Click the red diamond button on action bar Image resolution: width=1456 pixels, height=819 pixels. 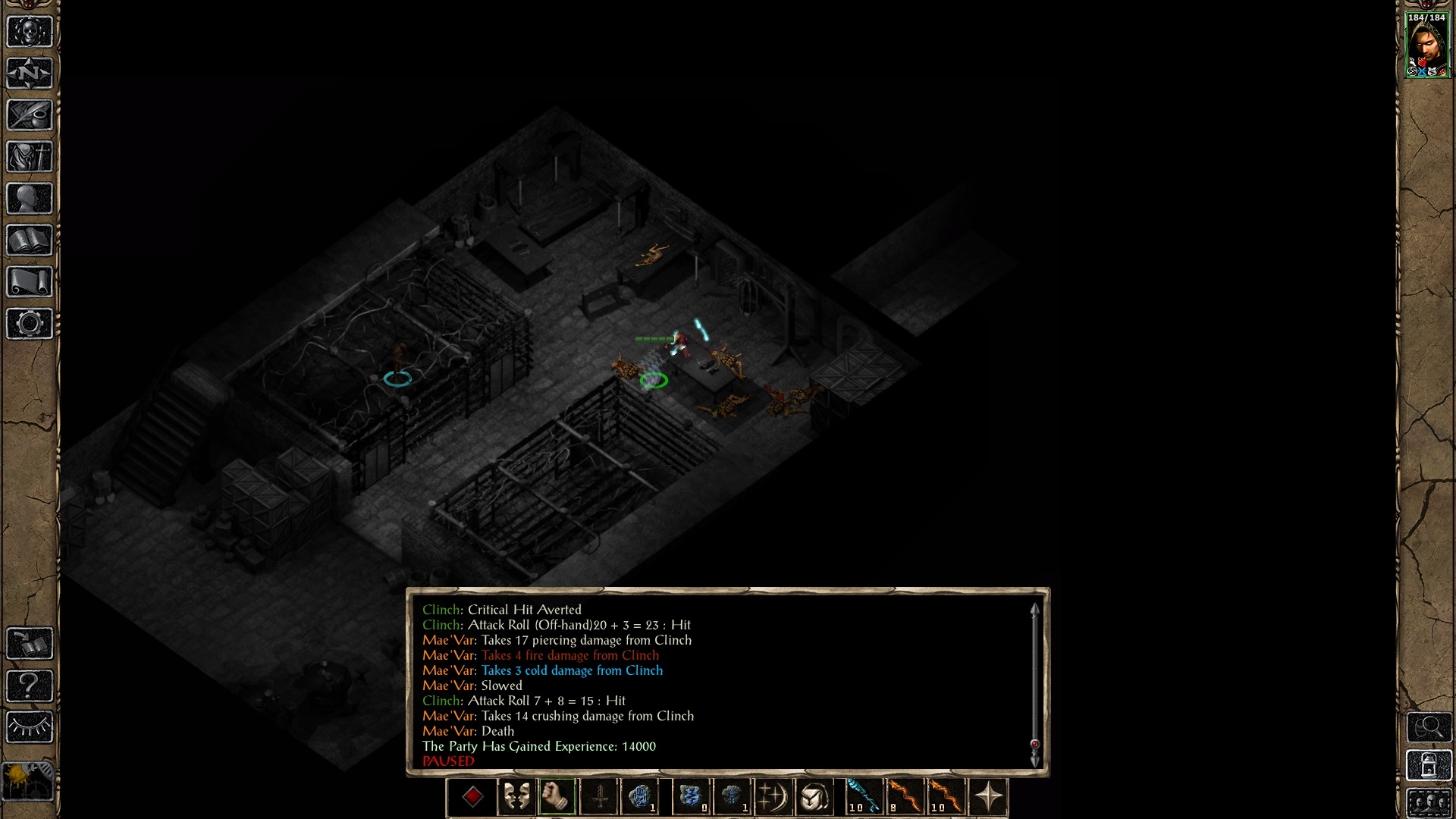(472, 797)
